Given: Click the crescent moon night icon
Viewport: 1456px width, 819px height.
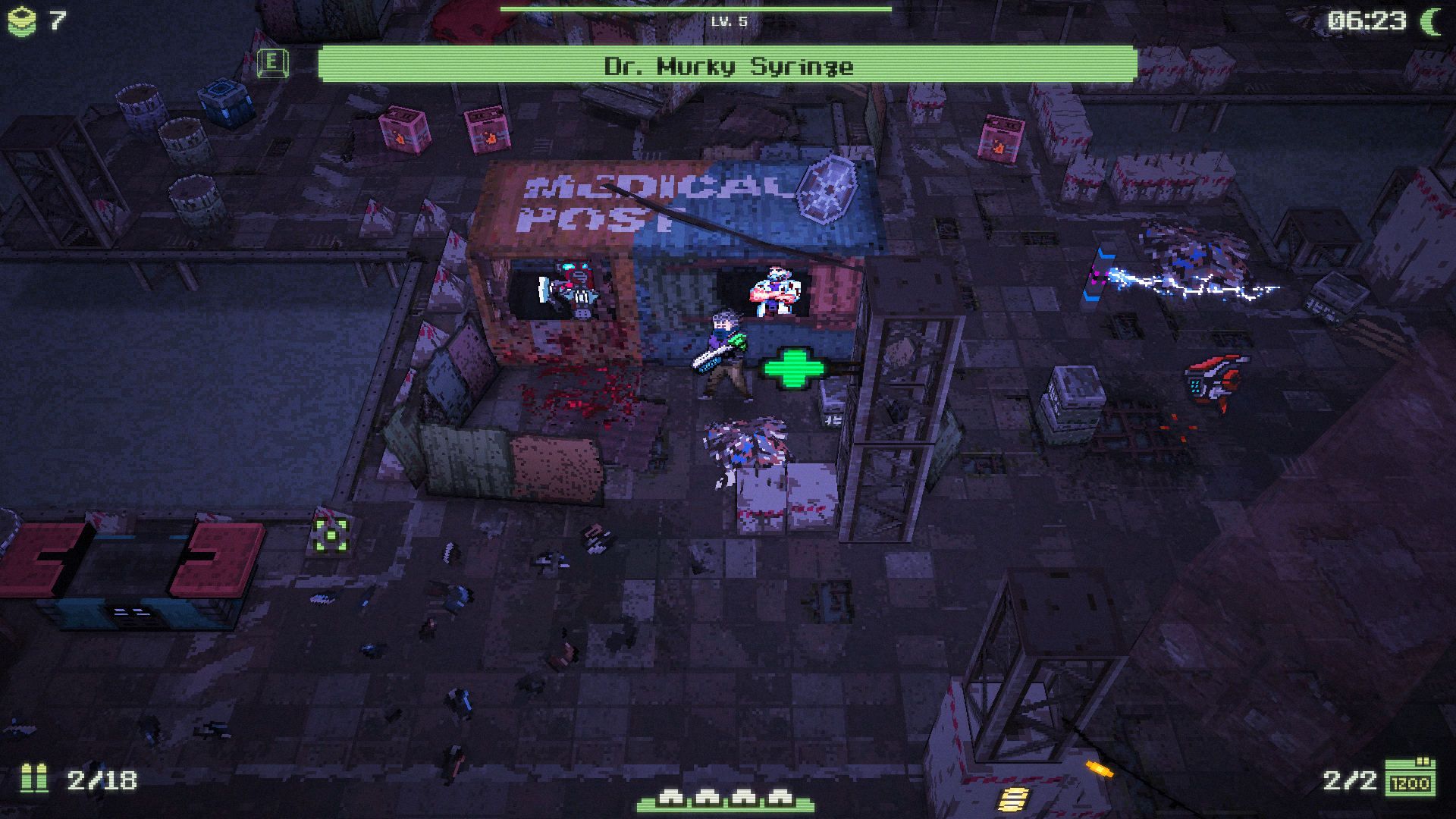Looking at the screenshot, I should (1431, 21).
